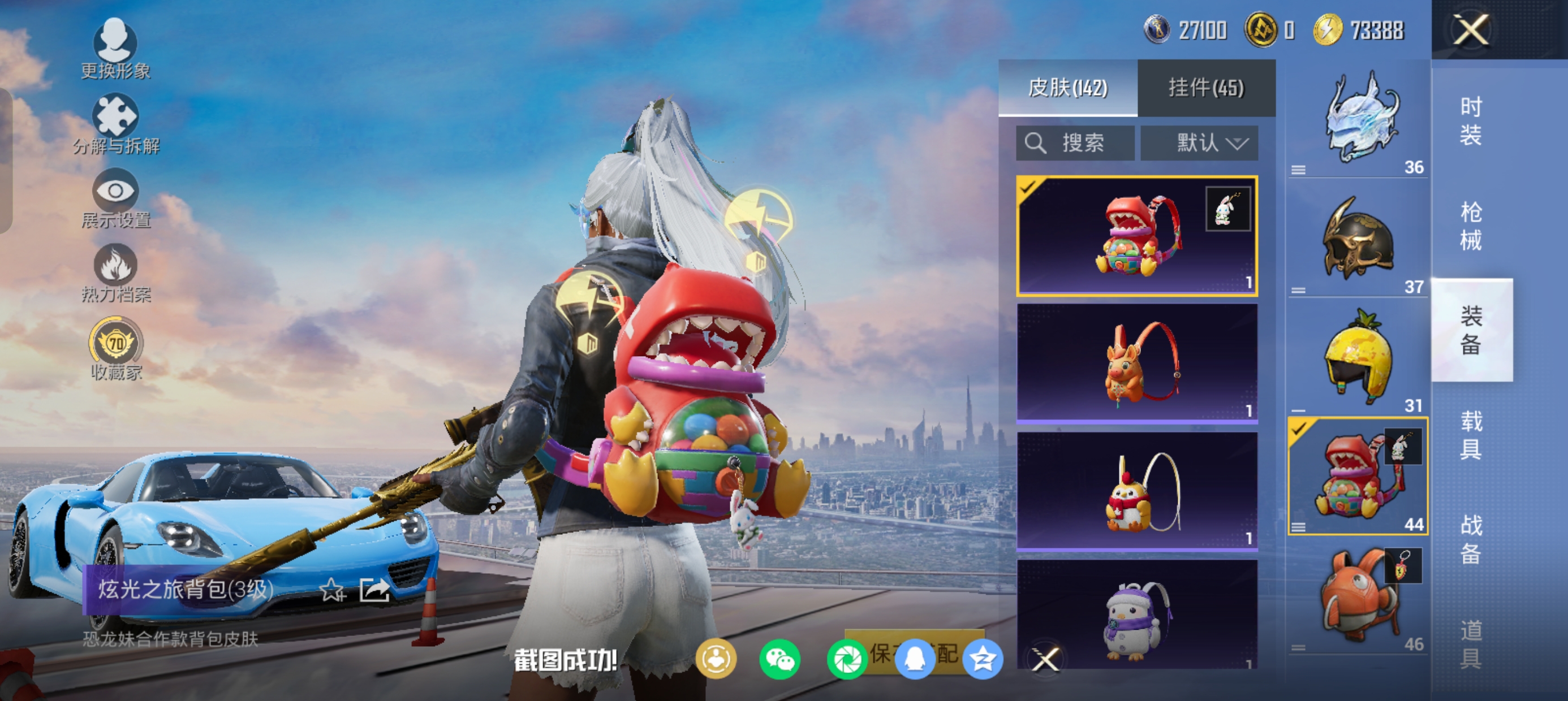Select the white dragon helmet slot

1359,119
